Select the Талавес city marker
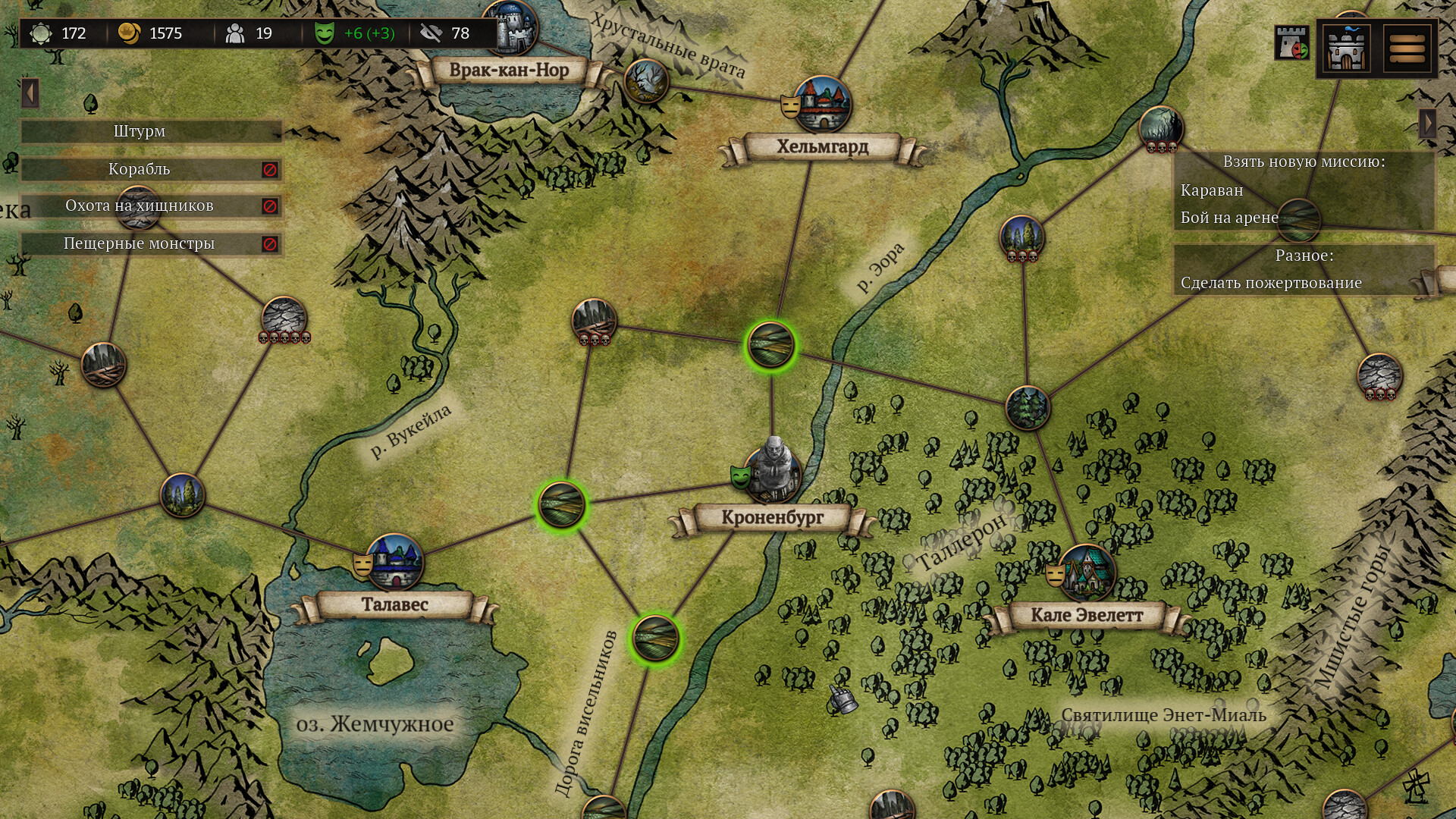This screenshot has width=1456, height=819. point(395,563)
